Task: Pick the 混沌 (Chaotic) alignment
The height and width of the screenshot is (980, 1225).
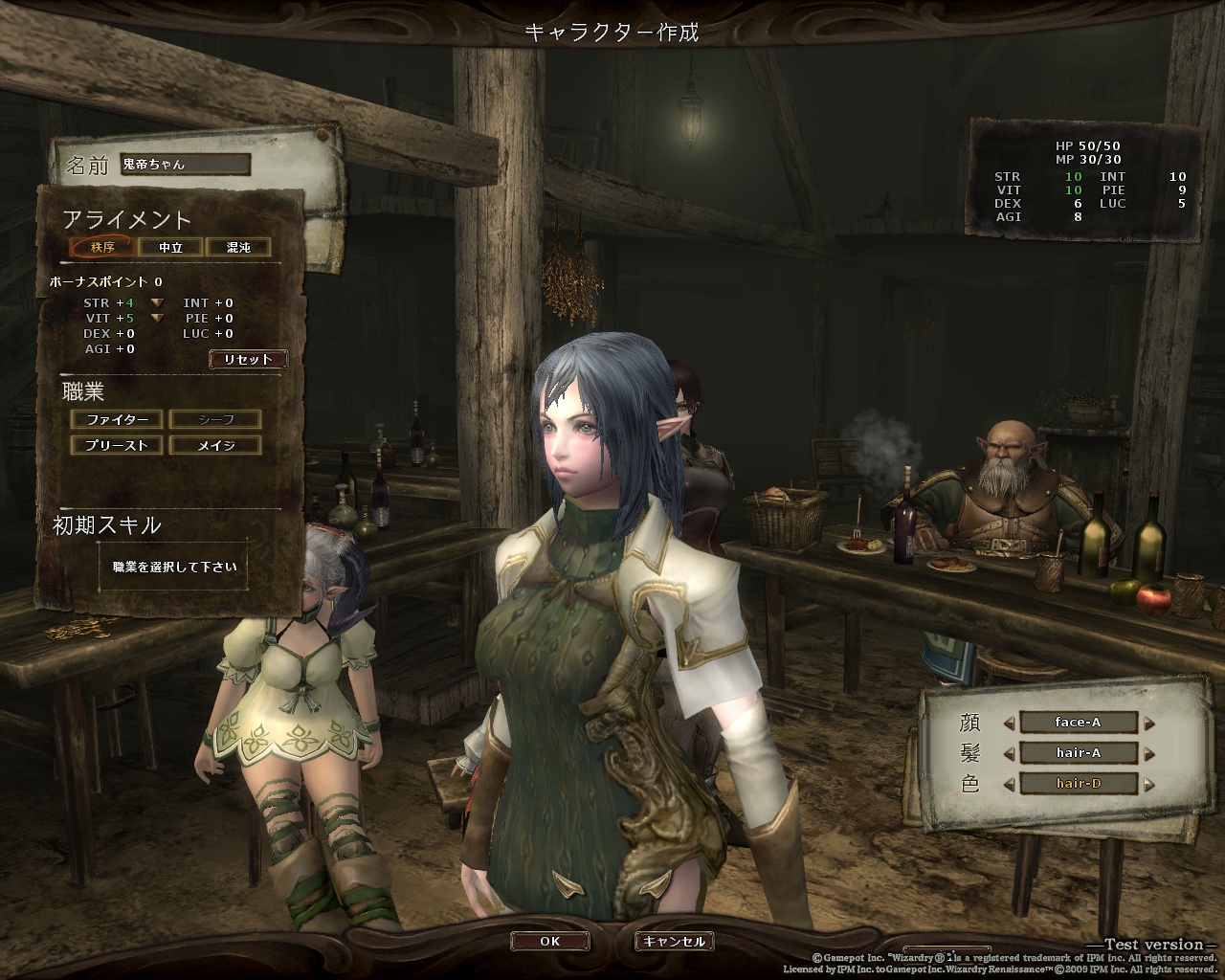Action: click(237, 247)
